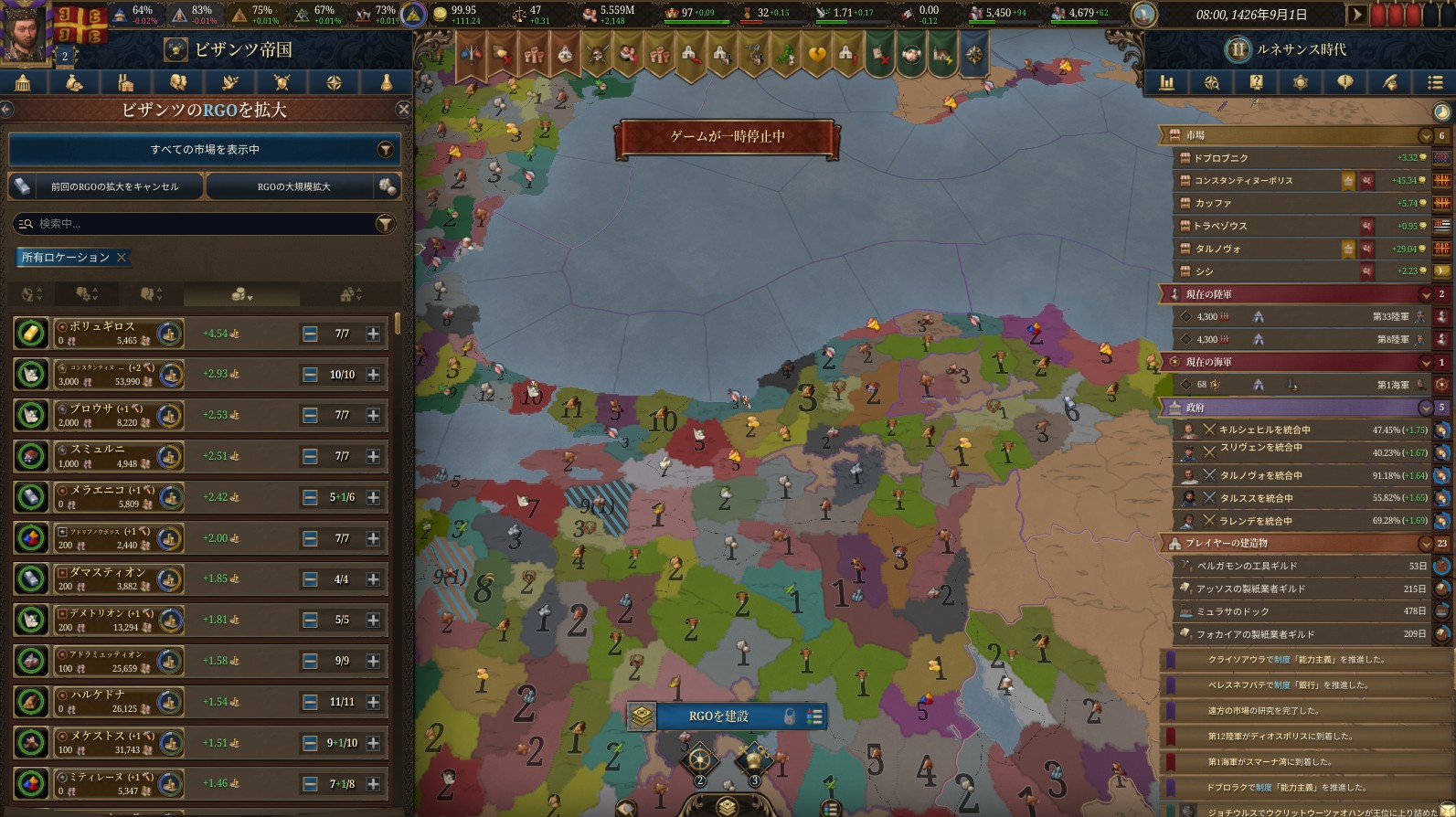Close the RGO expansion panel
The height and width of the screenshot is (817, 1456).
pos(403,110)
